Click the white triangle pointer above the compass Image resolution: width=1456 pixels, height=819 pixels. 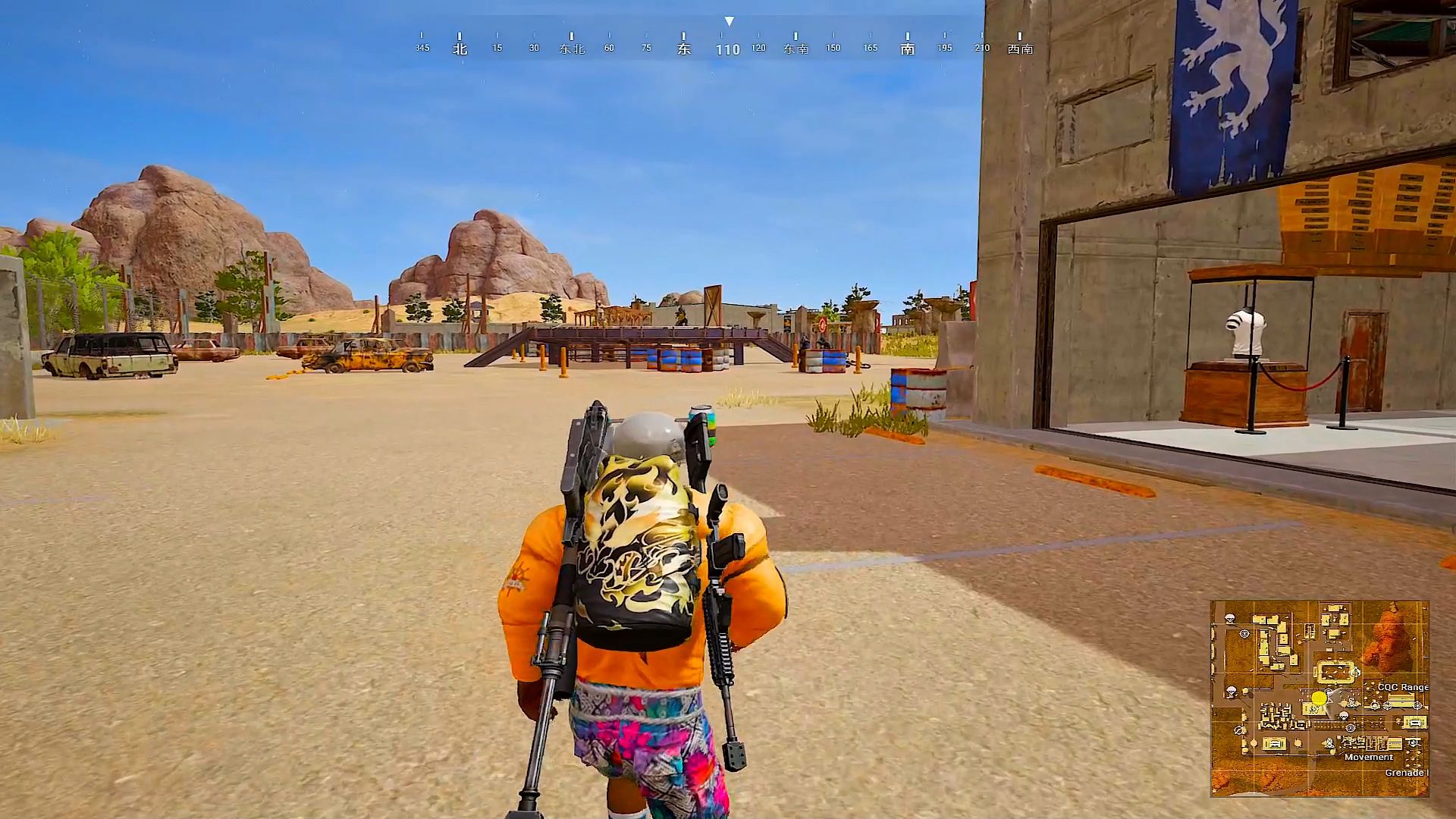coord(730,22)
